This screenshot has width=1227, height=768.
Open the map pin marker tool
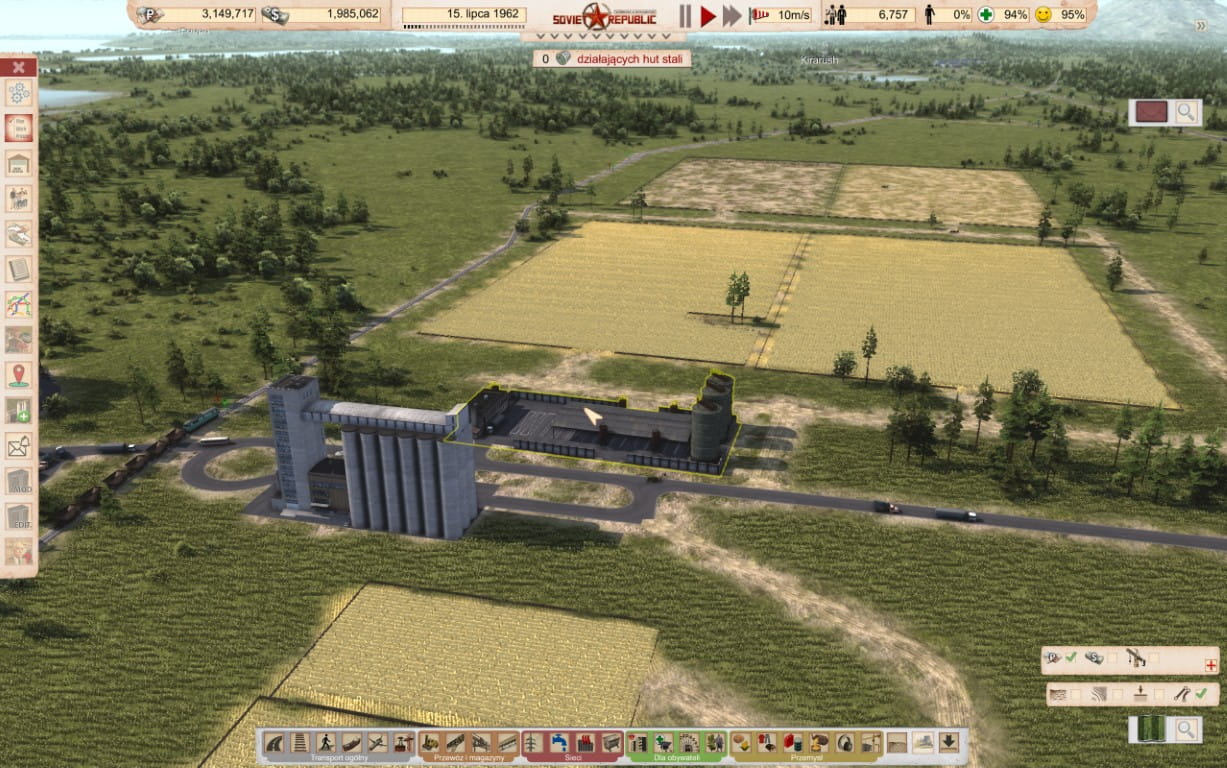click(18, 375)
